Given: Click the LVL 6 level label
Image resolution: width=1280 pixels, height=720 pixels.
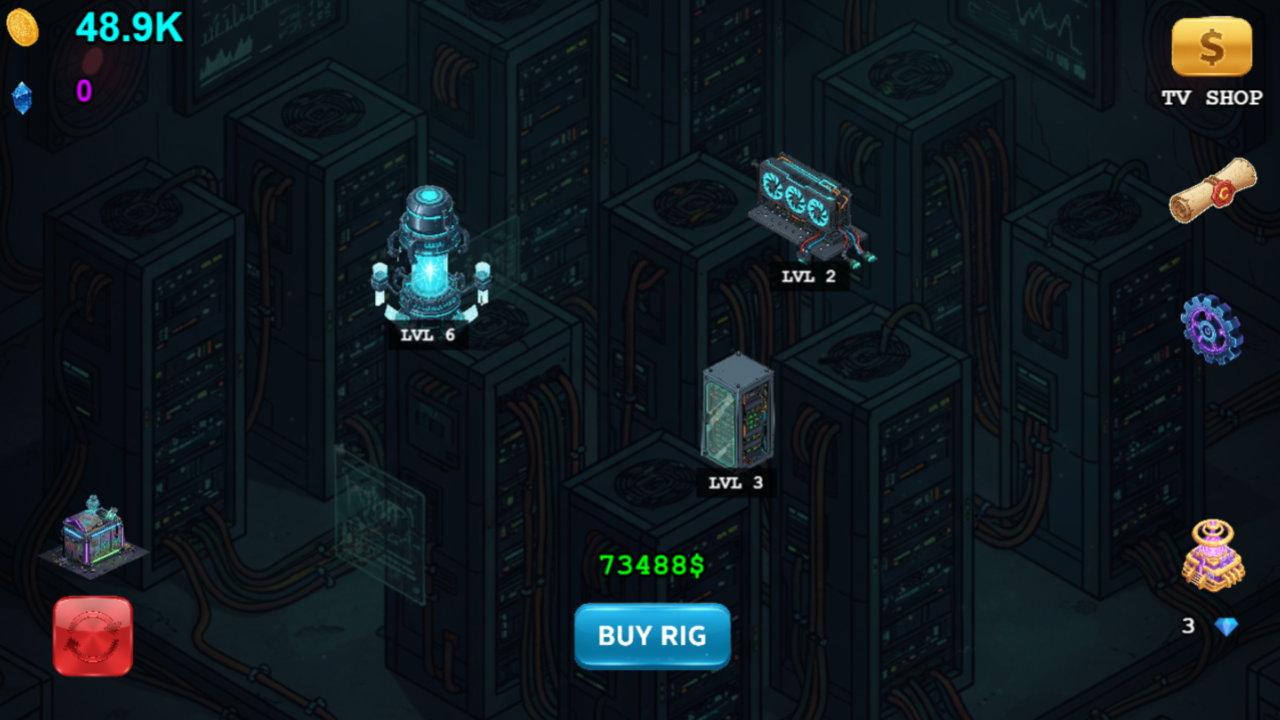Looking at the screenshot, I should [428, 337].
